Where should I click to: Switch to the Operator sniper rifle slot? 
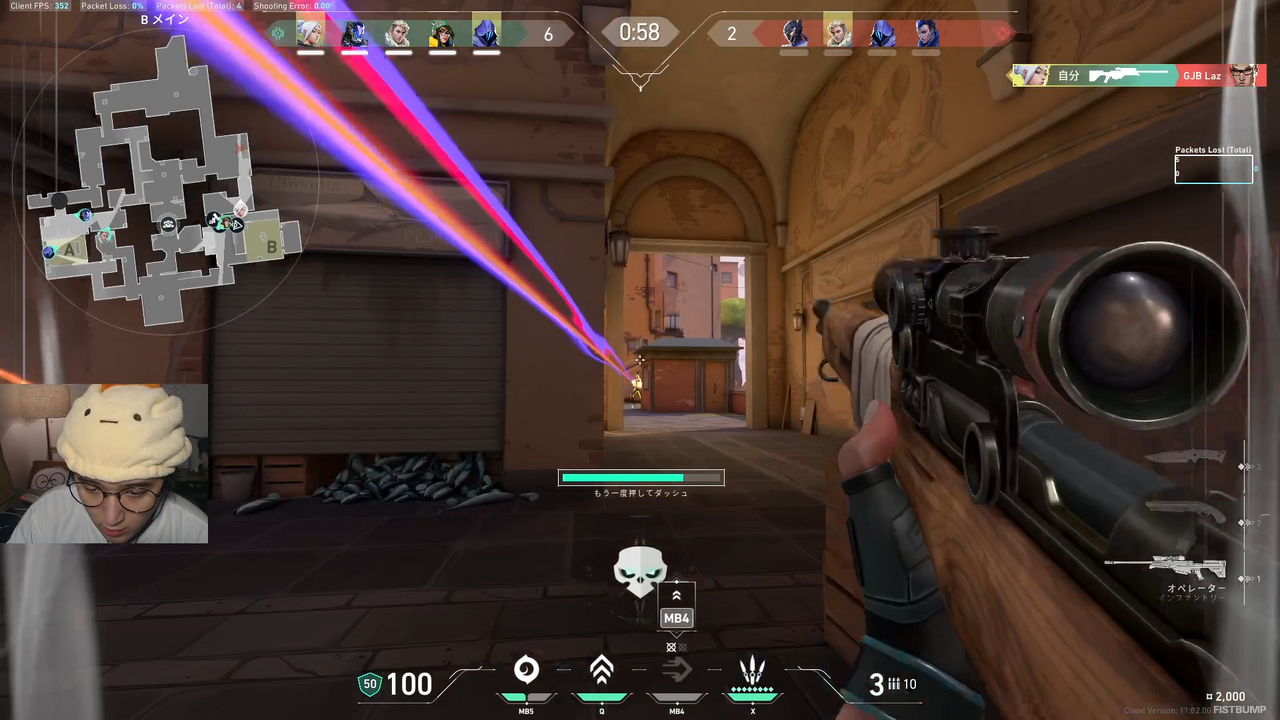pyautogui.click(x=1166, y=568)
